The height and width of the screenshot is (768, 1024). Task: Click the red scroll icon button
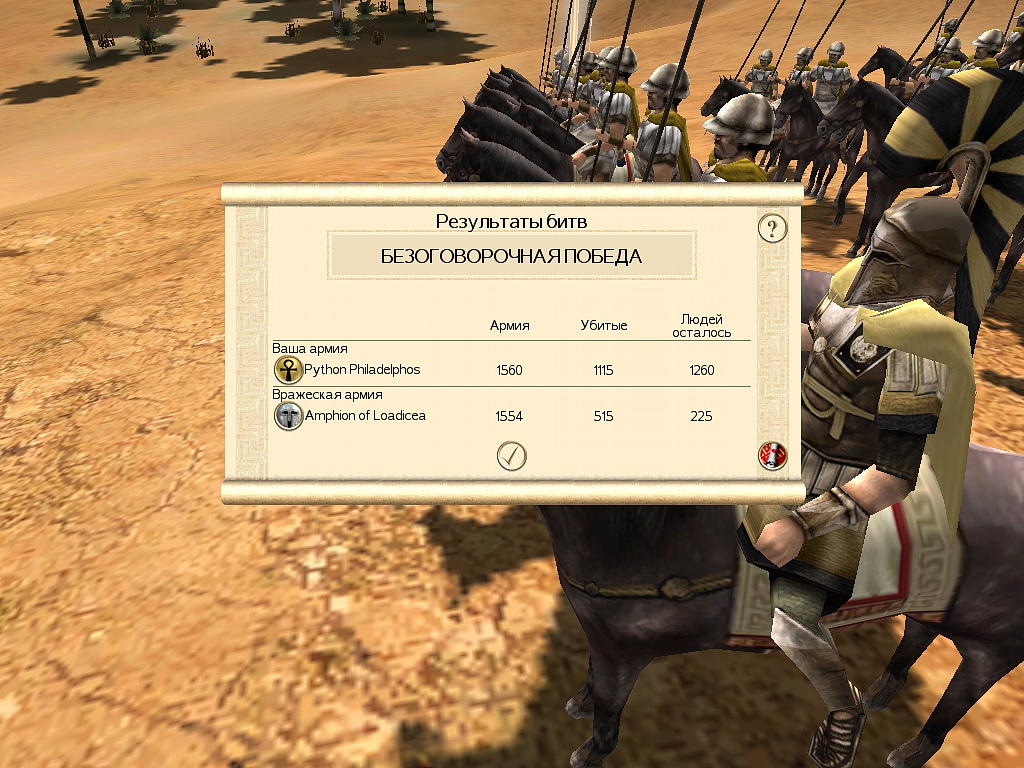[772, 456]
